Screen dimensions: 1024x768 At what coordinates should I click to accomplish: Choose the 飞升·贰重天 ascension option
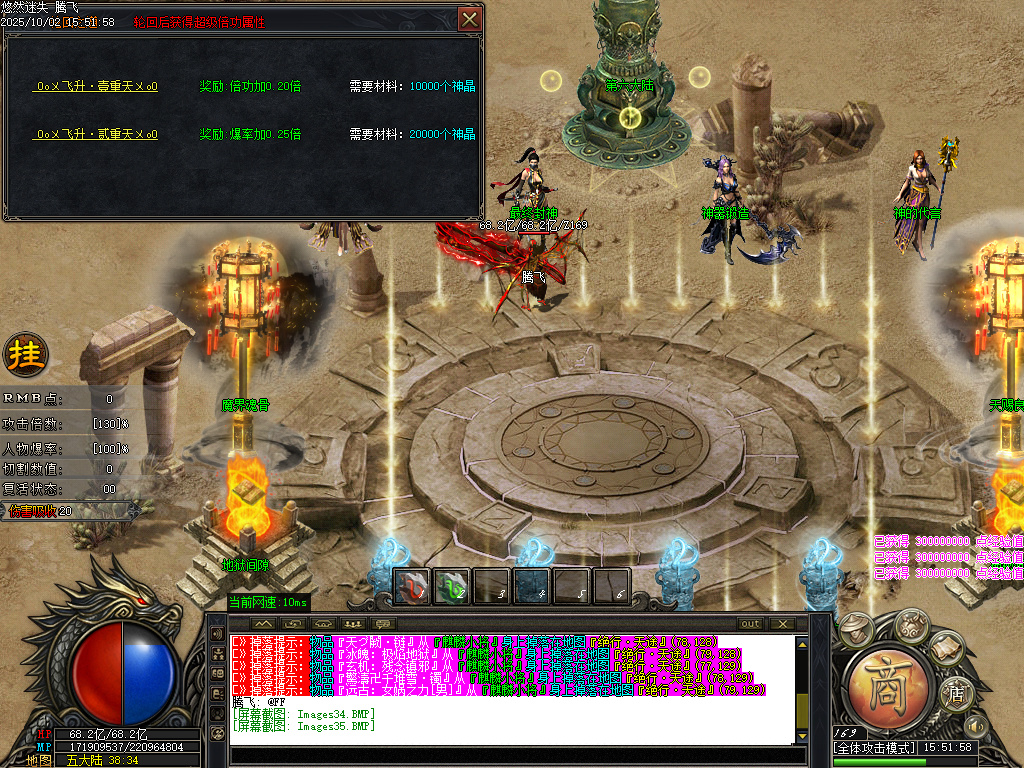click(95, 134)
